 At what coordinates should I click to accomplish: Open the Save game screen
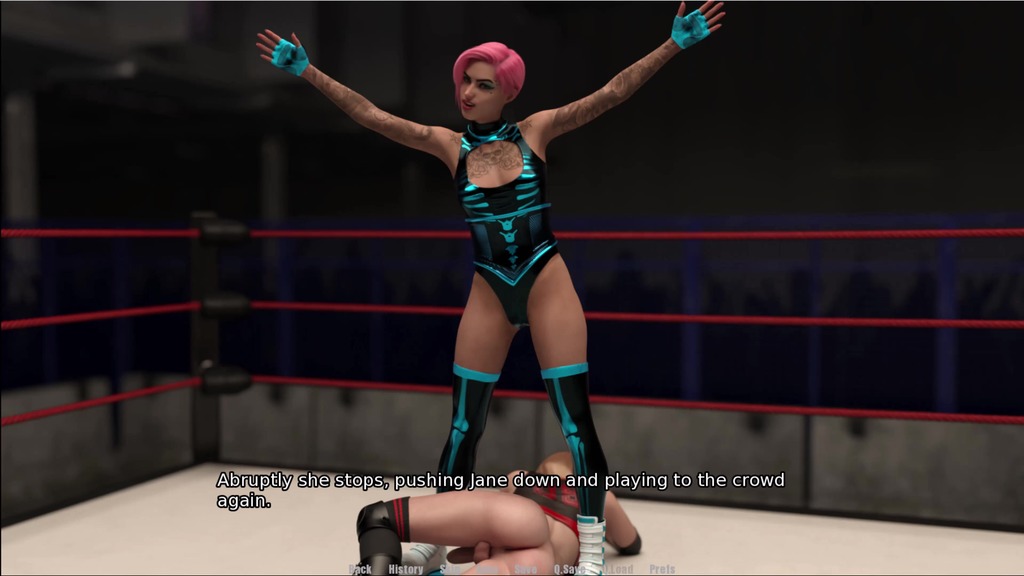point(525,569)
